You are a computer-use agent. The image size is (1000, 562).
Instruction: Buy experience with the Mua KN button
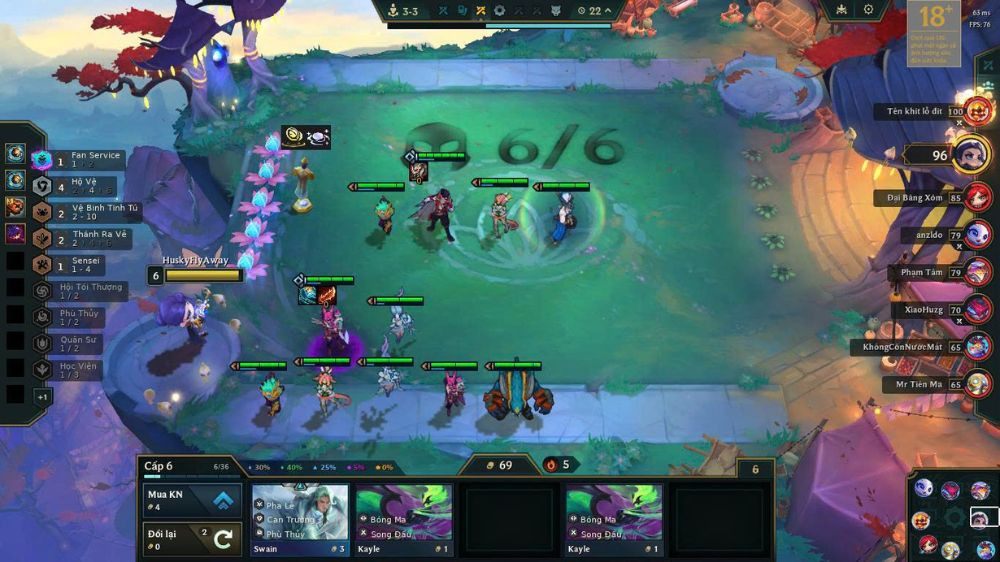coord(192,500)
